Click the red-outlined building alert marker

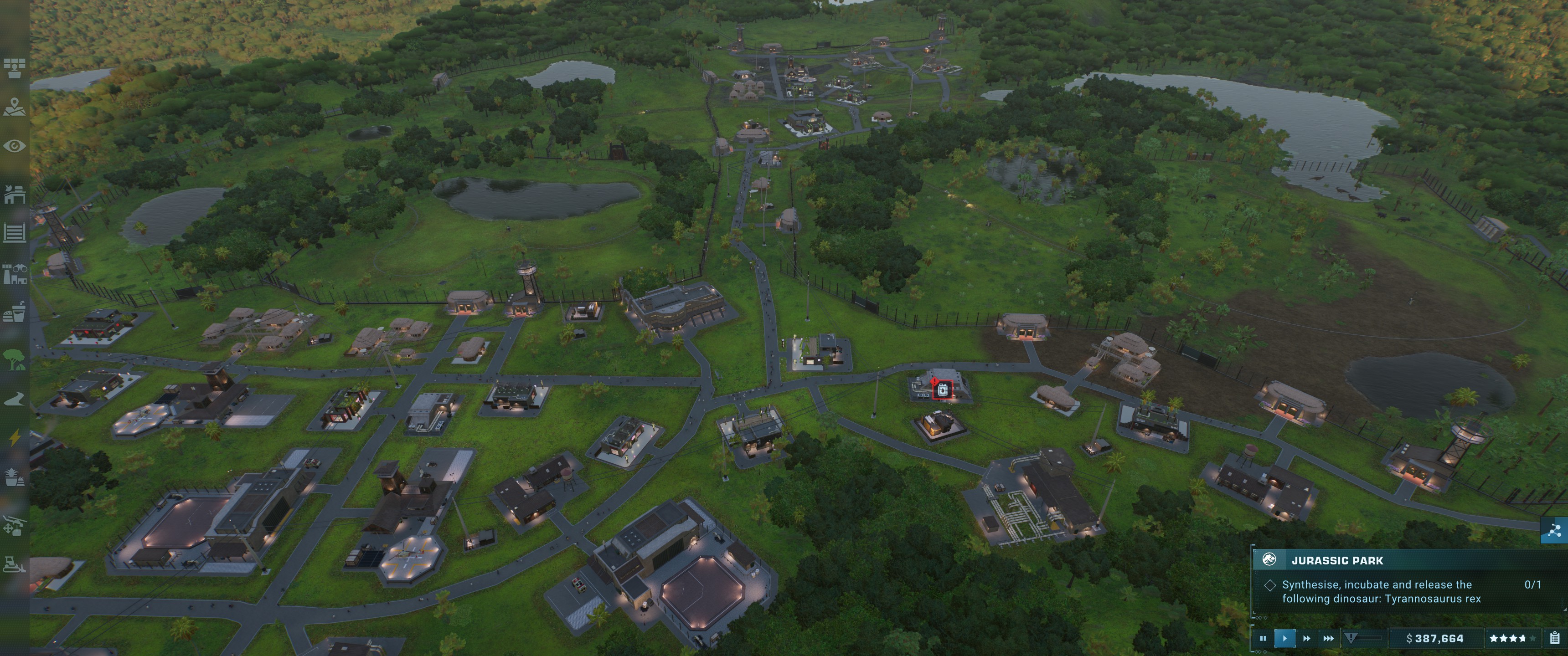coord(942,390)
